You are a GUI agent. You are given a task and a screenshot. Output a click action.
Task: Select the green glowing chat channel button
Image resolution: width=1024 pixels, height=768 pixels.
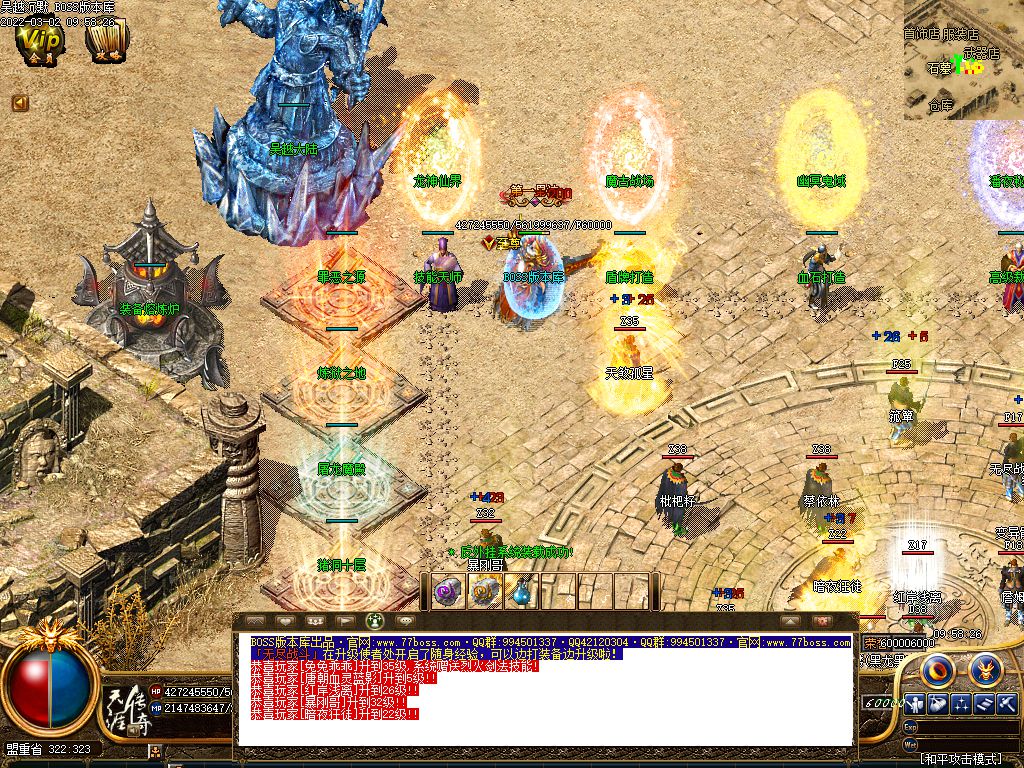(375, 620)
